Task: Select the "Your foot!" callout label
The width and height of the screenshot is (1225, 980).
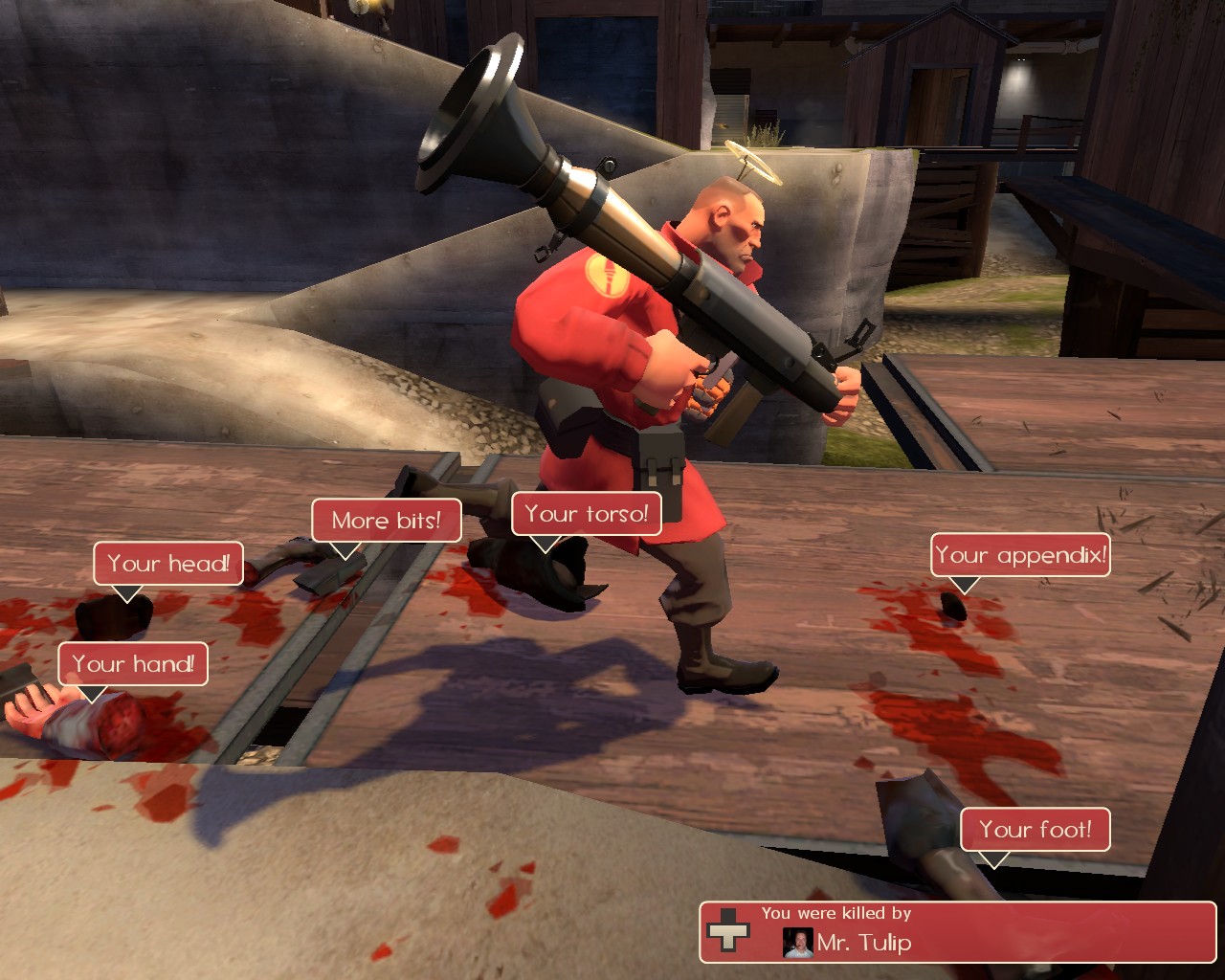Action: tap(1035, 829)
